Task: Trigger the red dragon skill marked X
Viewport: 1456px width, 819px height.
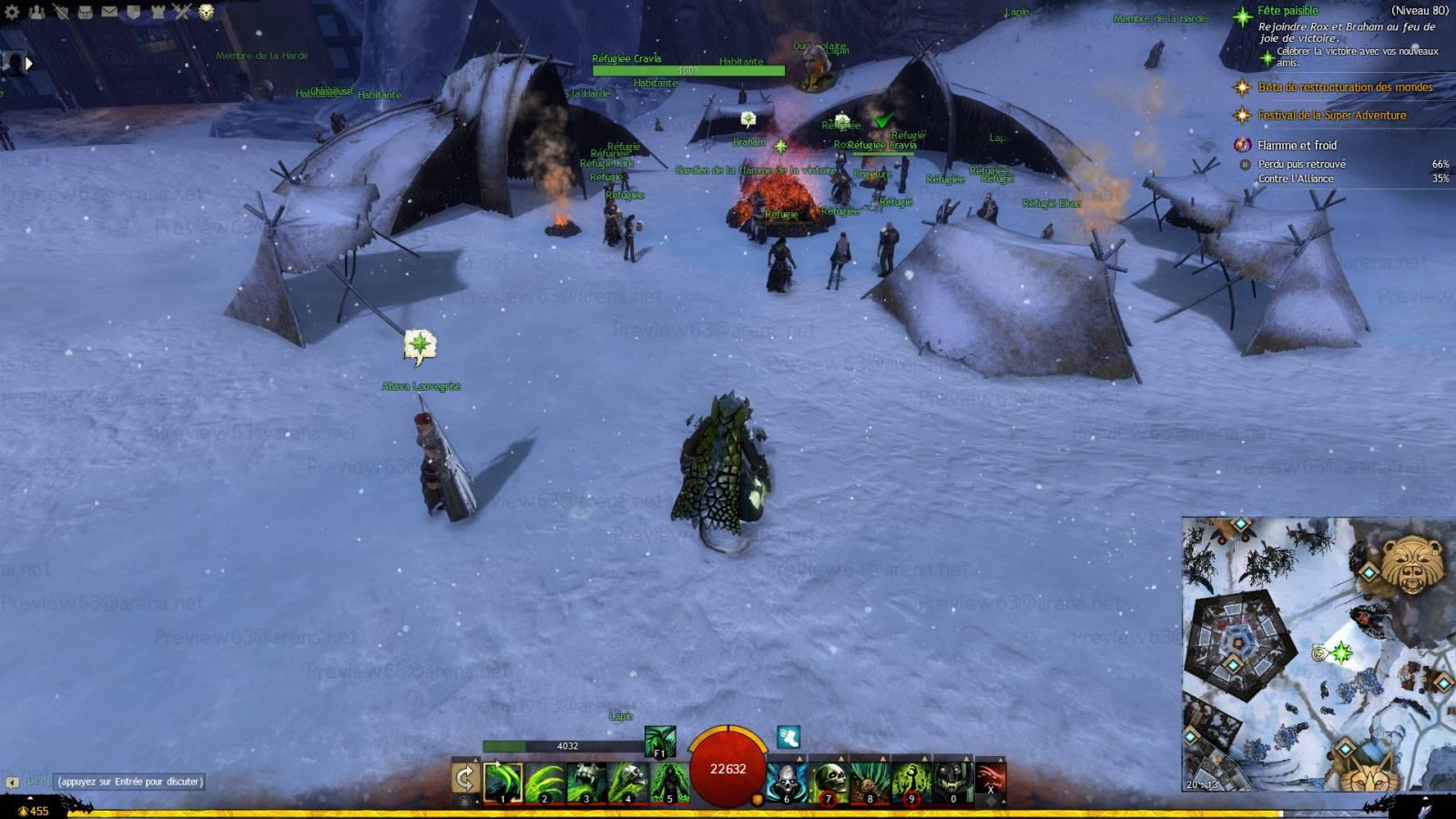Action: click(x=990, y=782)
